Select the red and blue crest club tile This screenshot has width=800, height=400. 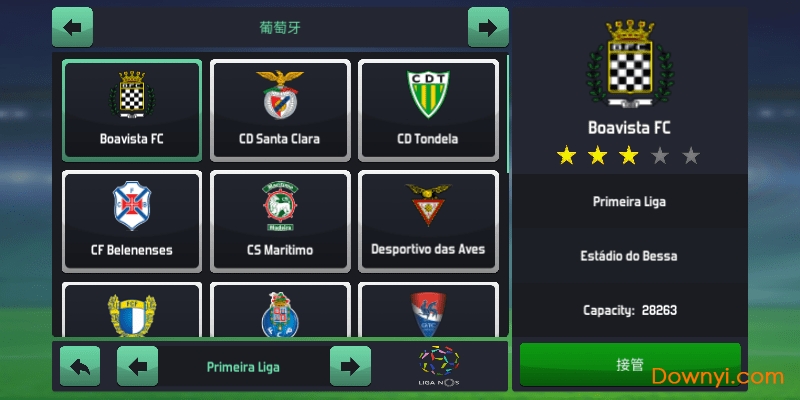(428, 312)
